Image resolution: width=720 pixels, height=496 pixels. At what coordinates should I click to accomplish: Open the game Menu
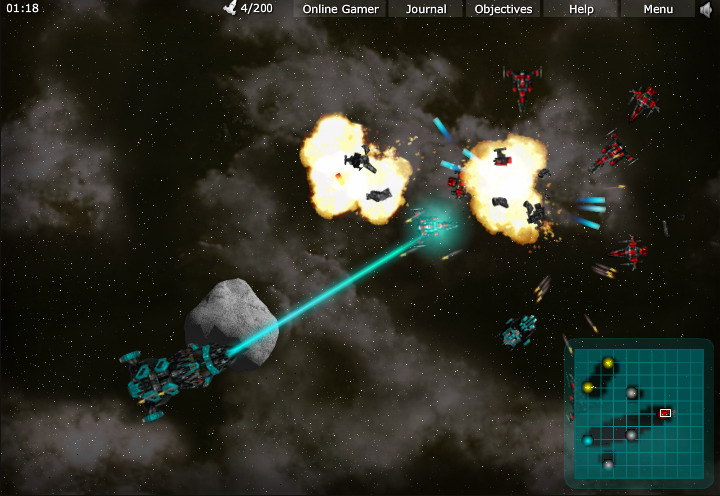tap(658, 9)
